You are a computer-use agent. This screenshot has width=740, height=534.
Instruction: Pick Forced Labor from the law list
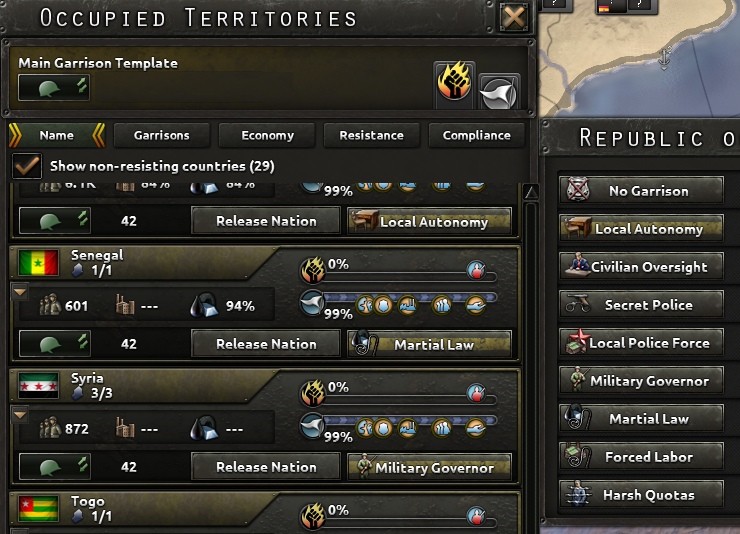tap(642, 457)
